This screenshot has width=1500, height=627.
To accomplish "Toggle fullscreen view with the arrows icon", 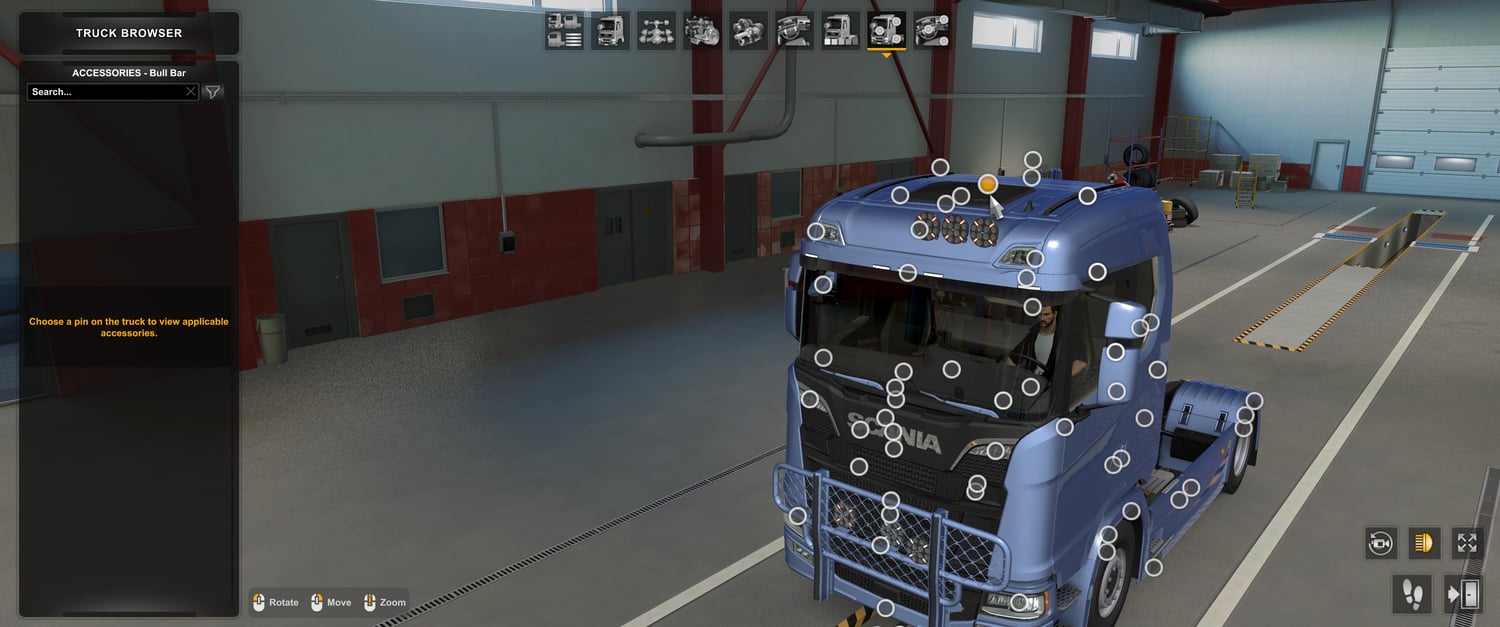I will (x=1467, y=543).
